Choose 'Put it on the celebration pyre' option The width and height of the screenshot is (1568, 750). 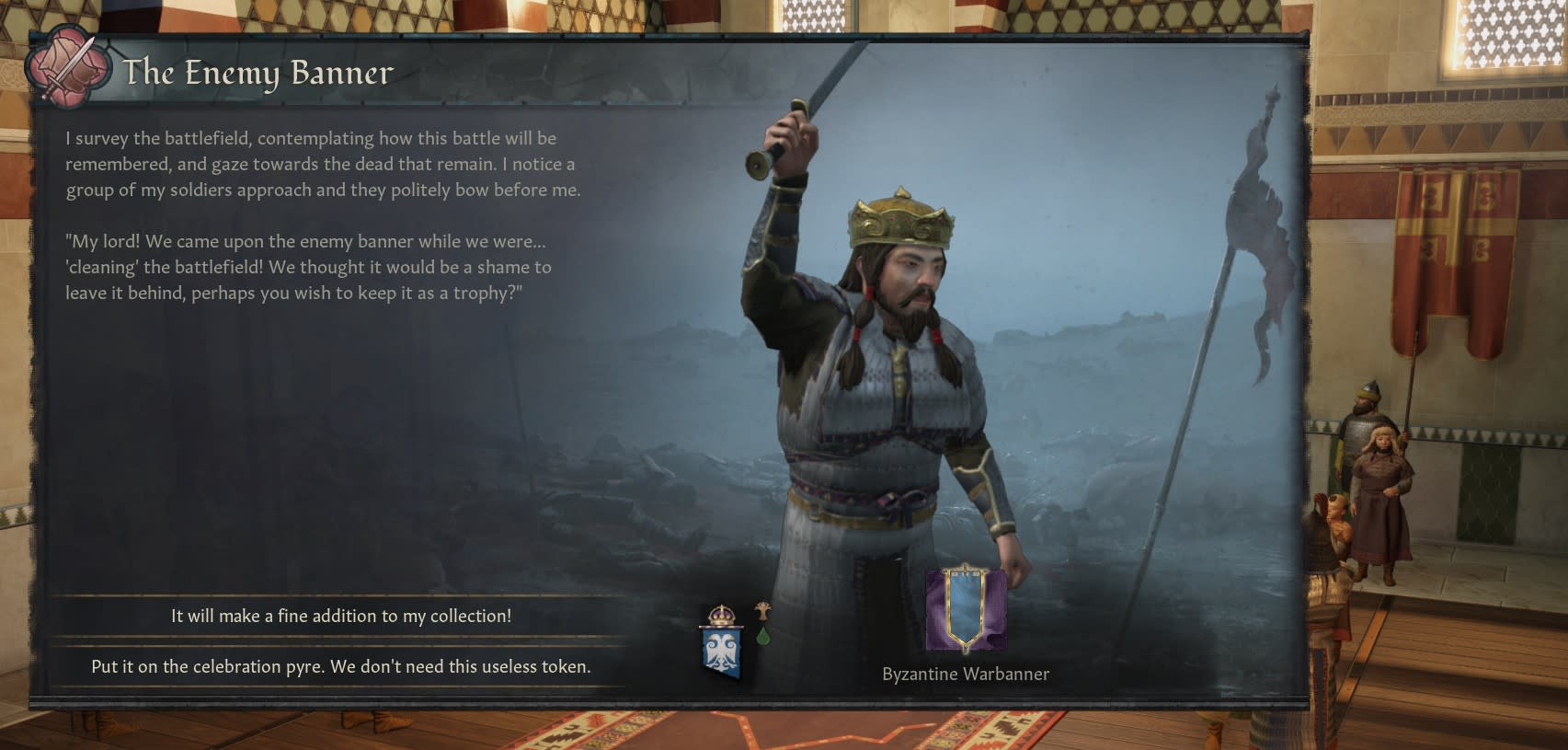point(342,668)
